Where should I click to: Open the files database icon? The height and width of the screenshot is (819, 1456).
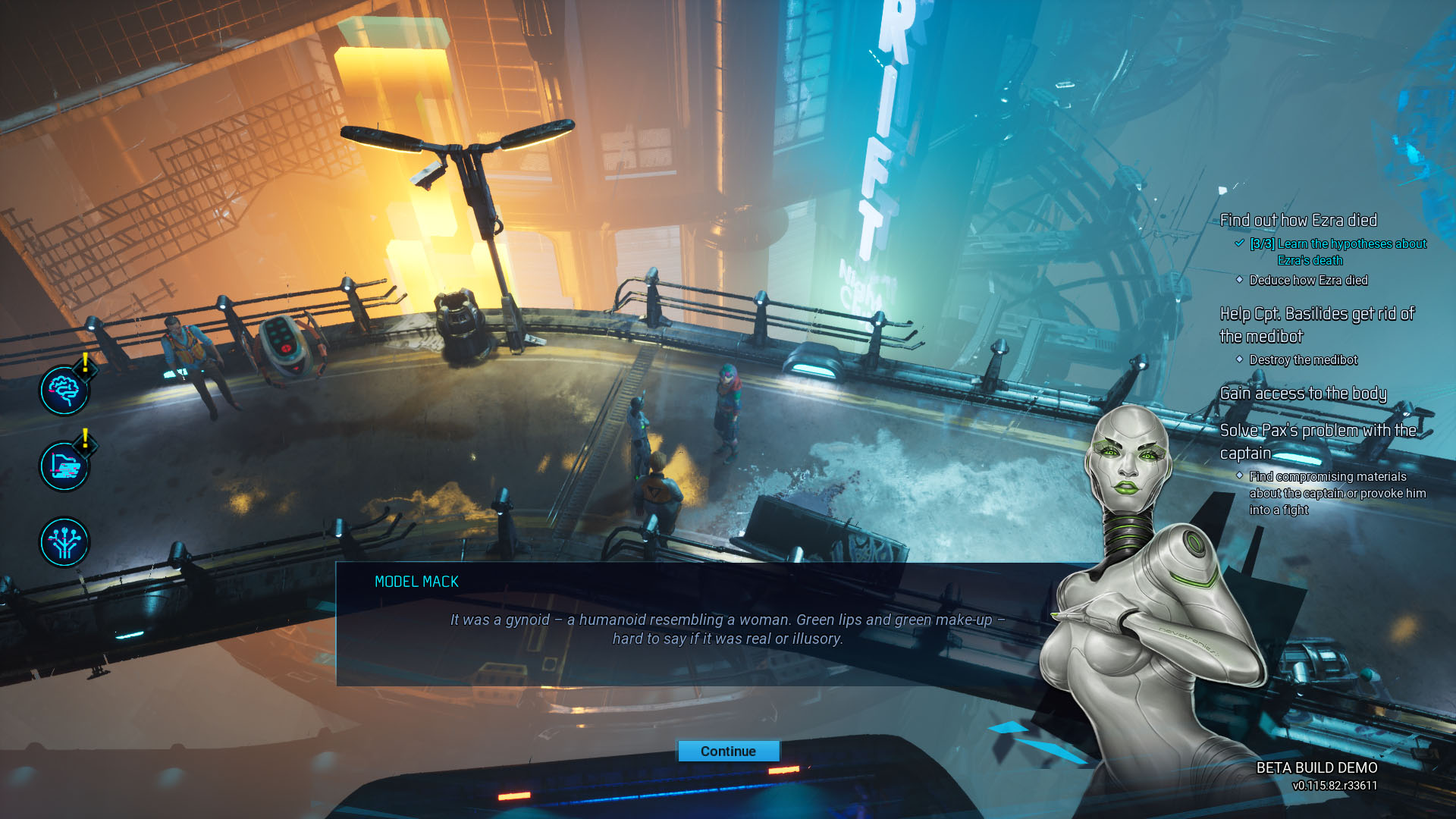64,466
